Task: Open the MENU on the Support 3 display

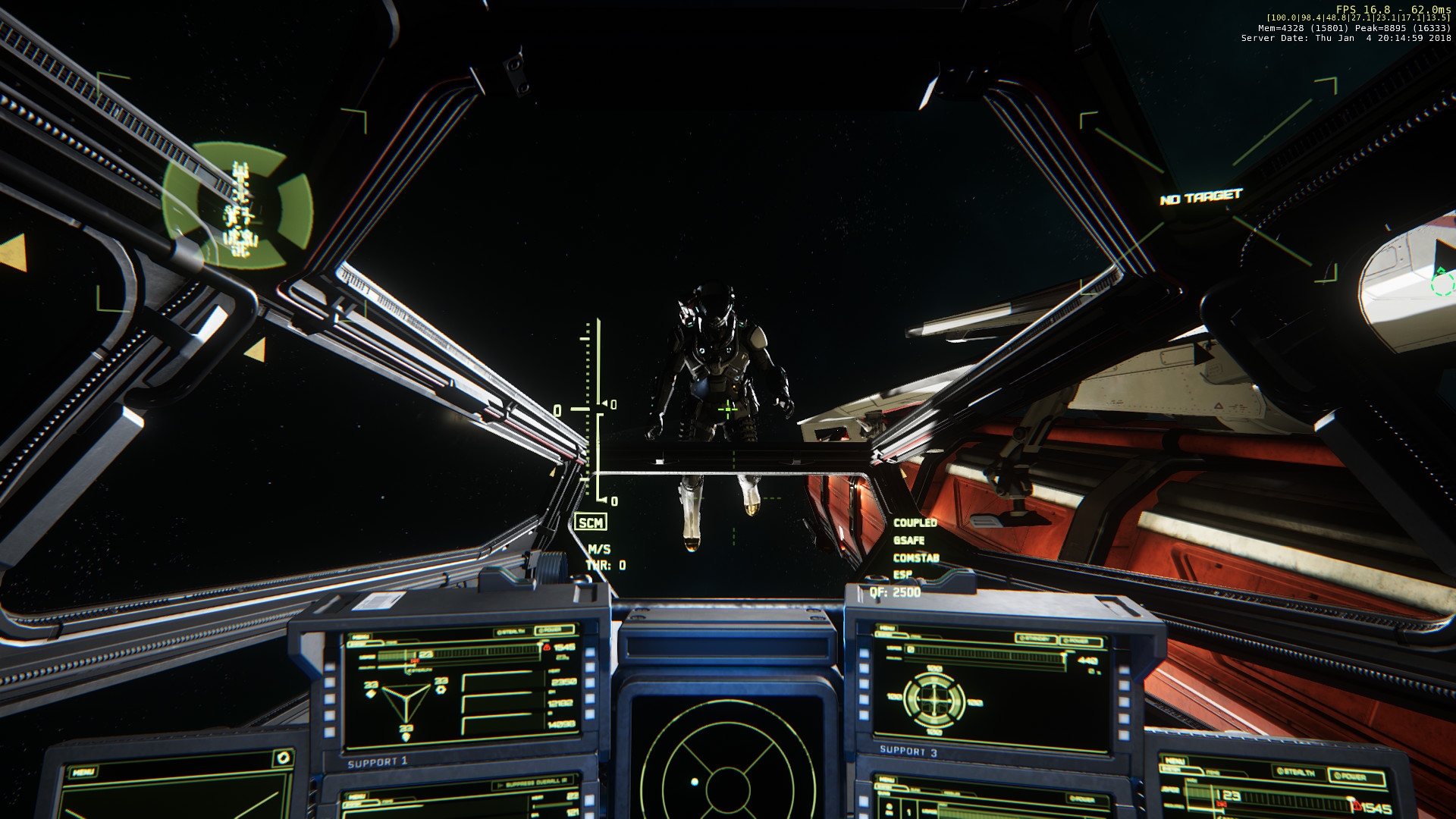Action: click(886, 629)
